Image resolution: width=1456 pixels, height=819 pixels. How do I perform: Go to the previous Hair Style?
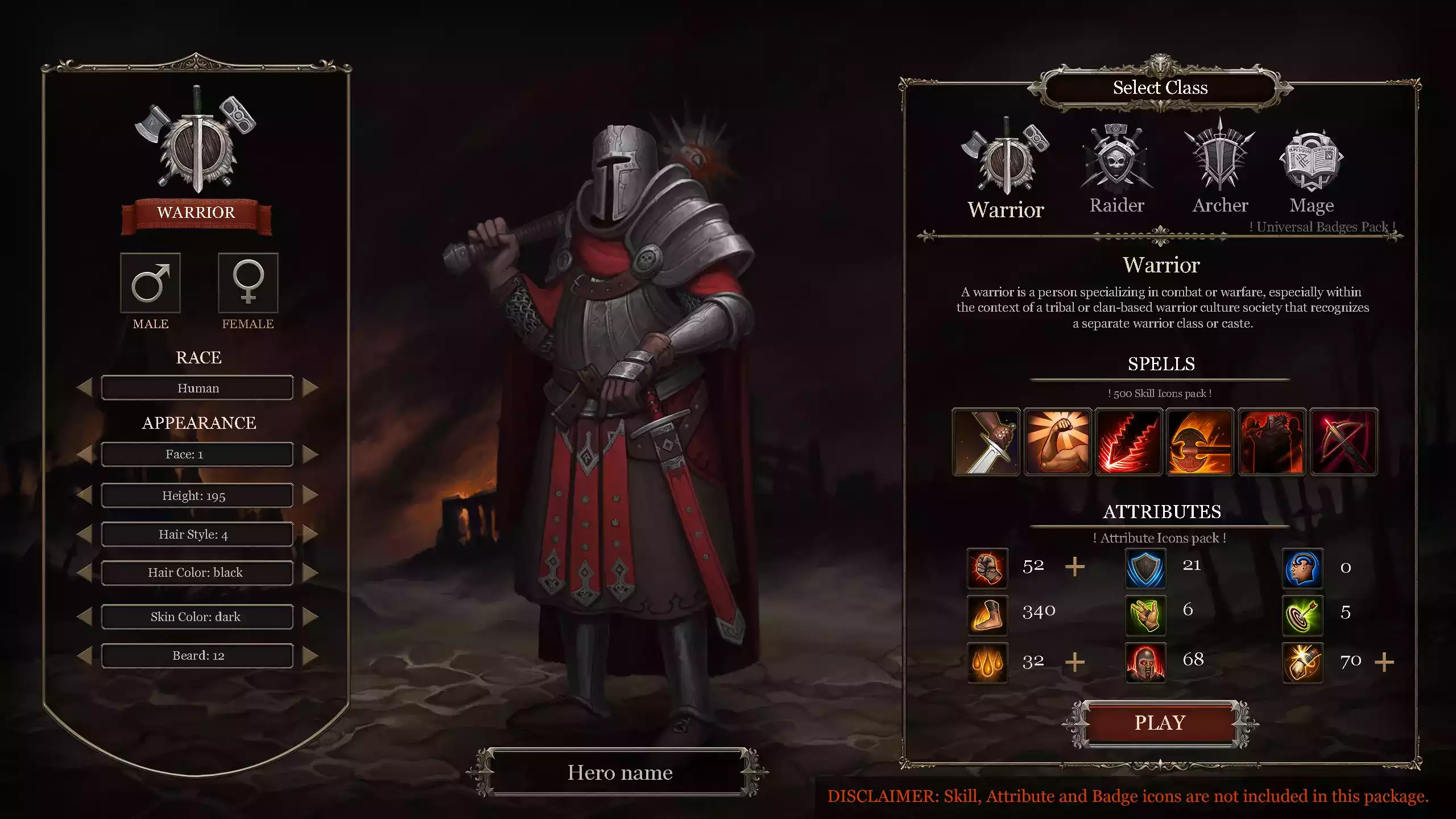pyautogui.click(x=85, y=534)
